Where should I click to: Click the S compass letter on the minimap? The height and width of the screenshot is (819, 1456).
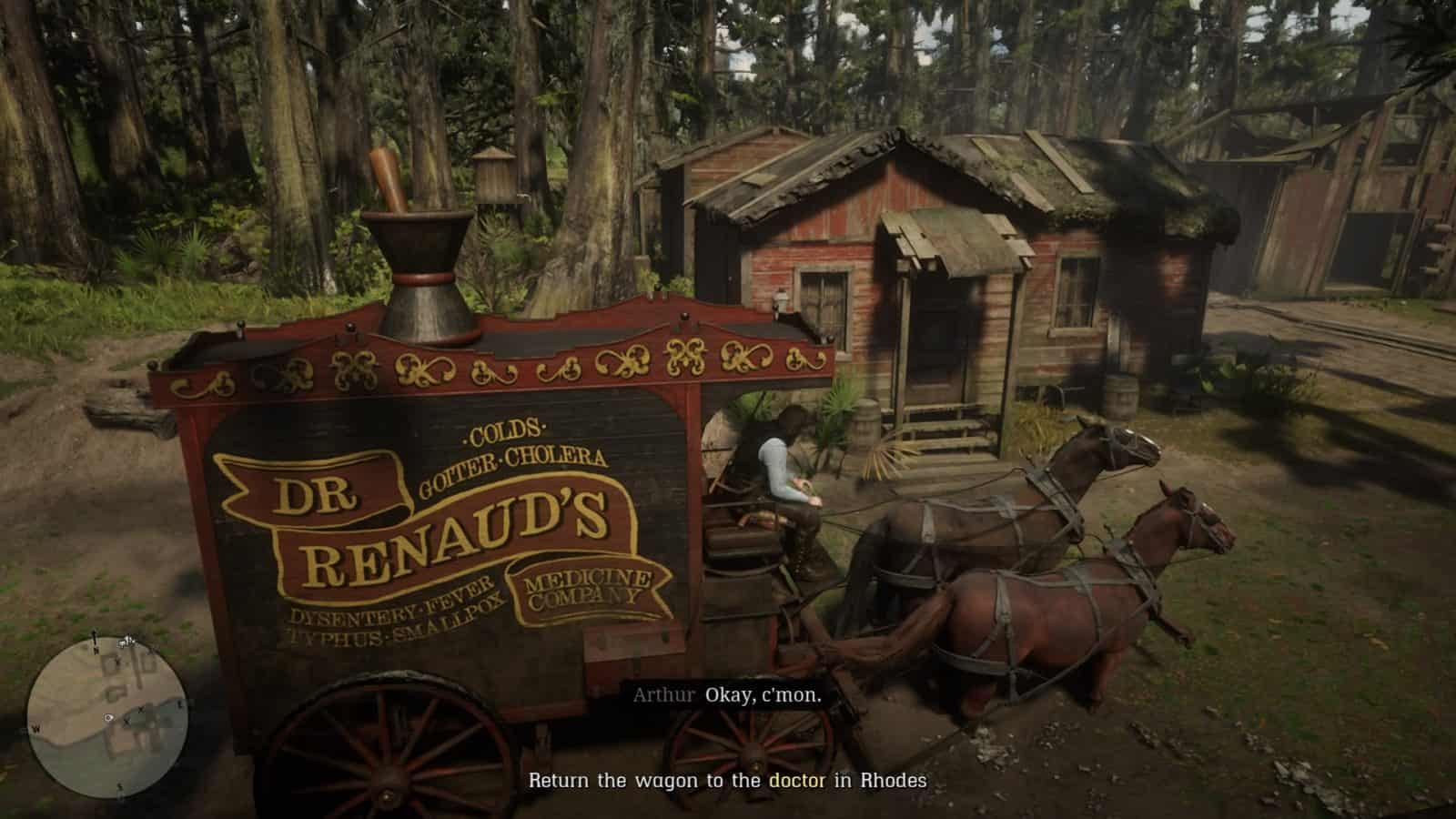point(121,784)
